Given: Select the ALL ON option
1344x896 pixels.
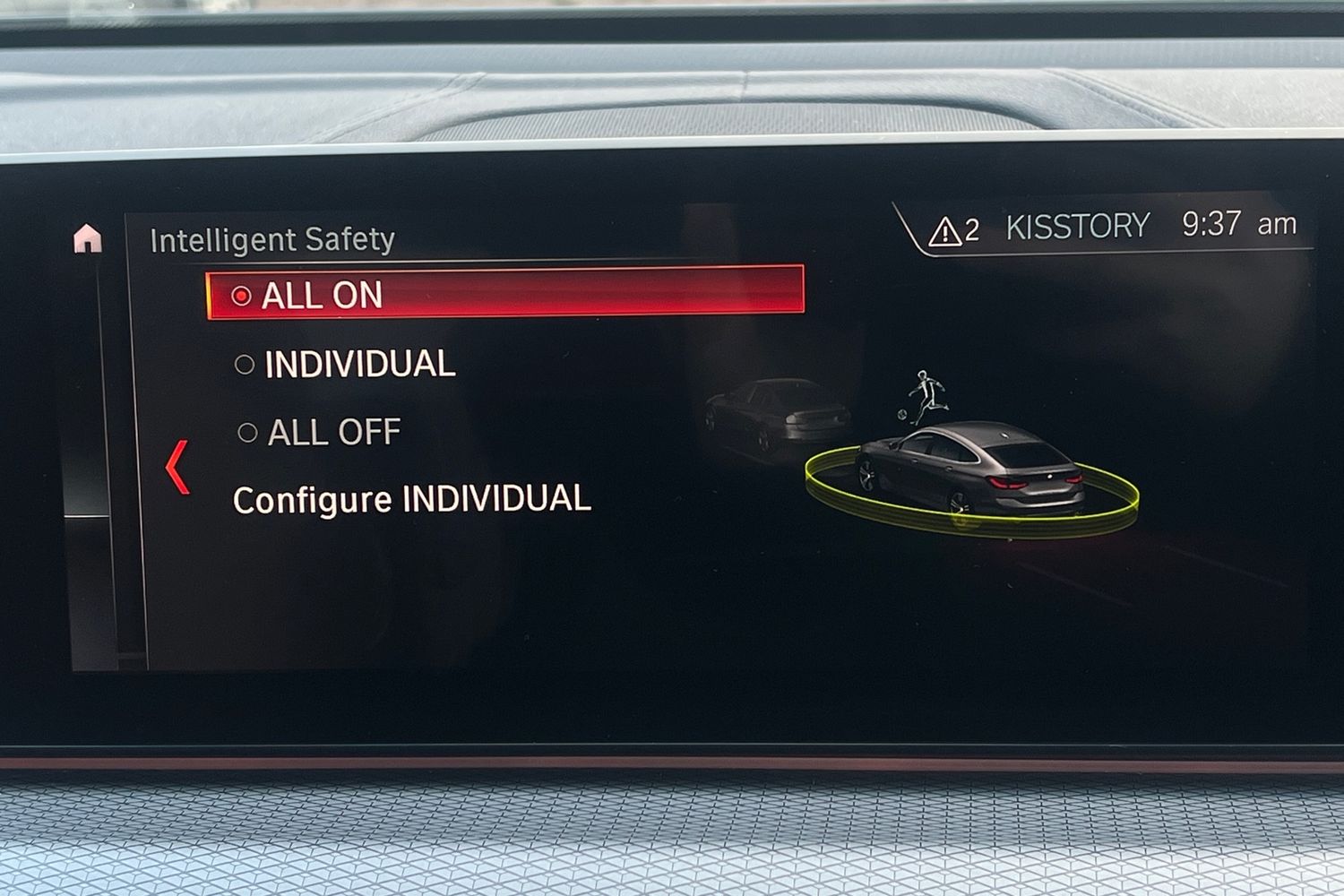Looking at the screenshot, I should click(x=323, y=295).
